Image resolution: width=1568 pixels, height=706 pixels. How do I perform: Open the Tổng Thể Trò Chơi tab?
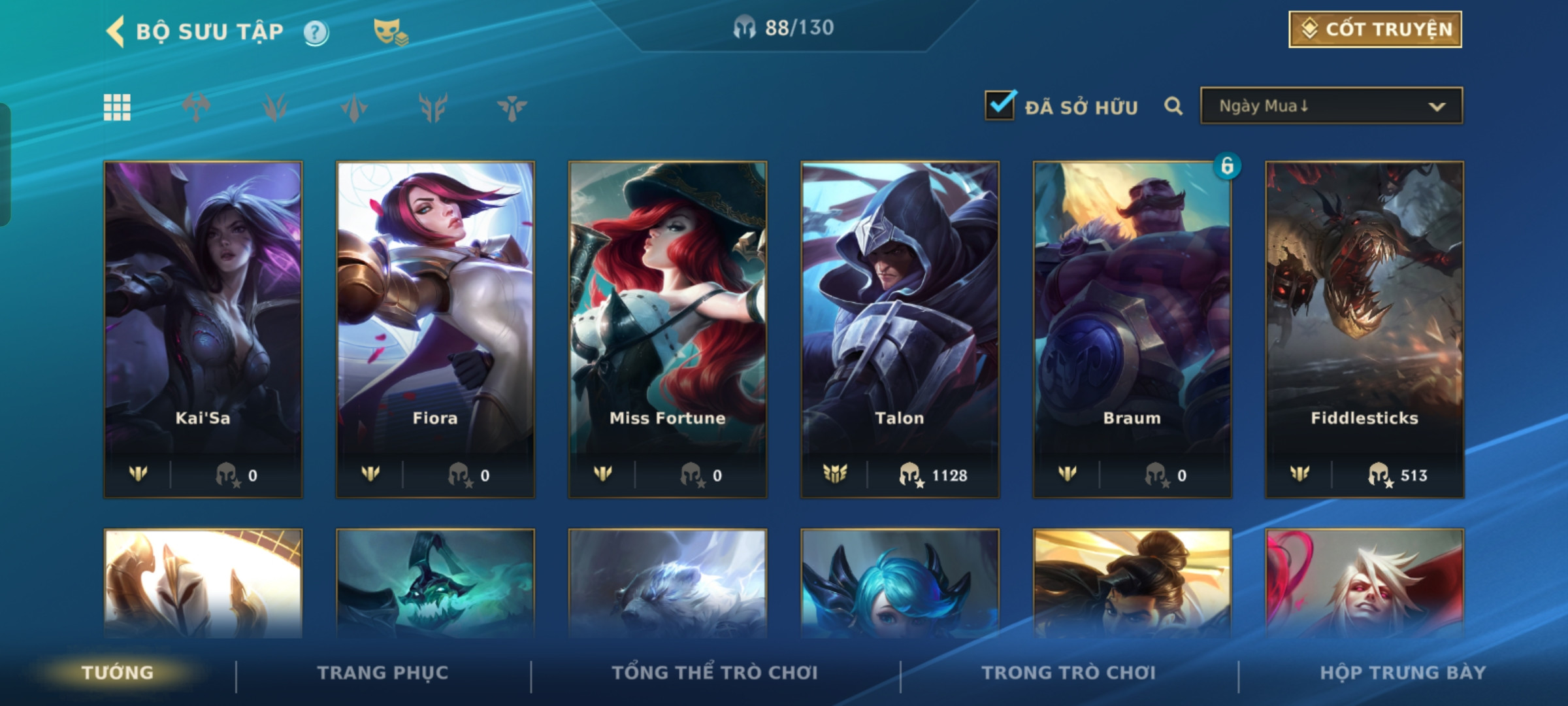pos(715,673)
